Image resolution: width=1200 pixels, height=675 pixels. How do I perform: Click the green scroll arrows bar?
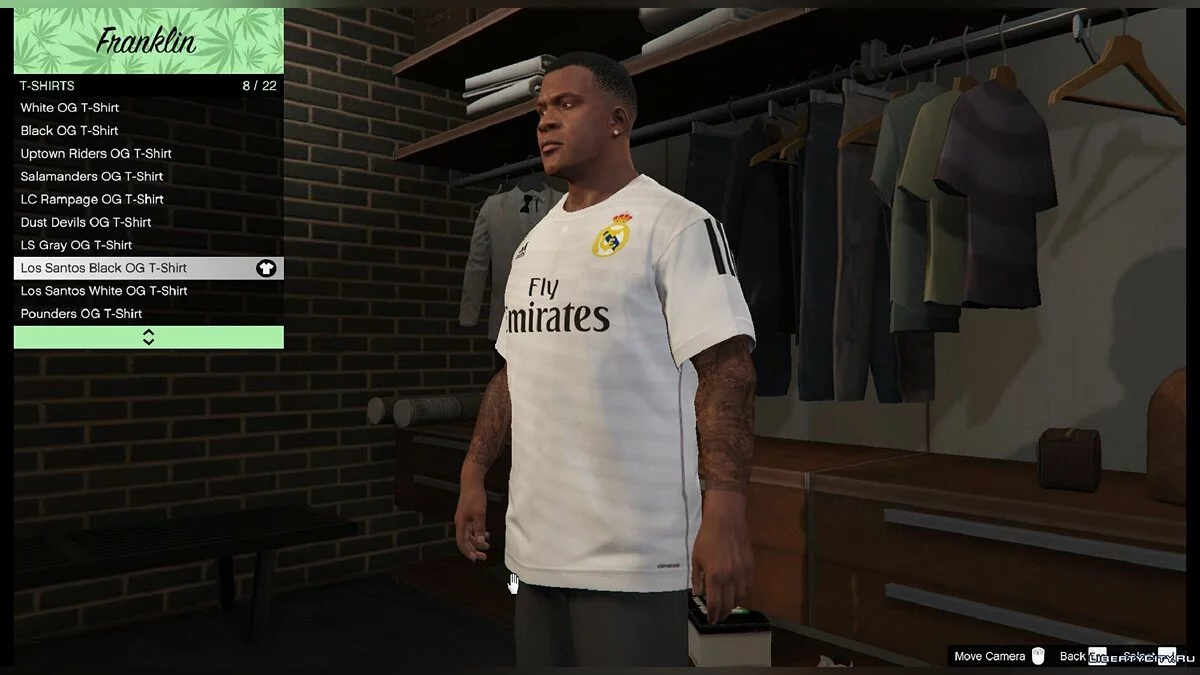coord(148,337)
